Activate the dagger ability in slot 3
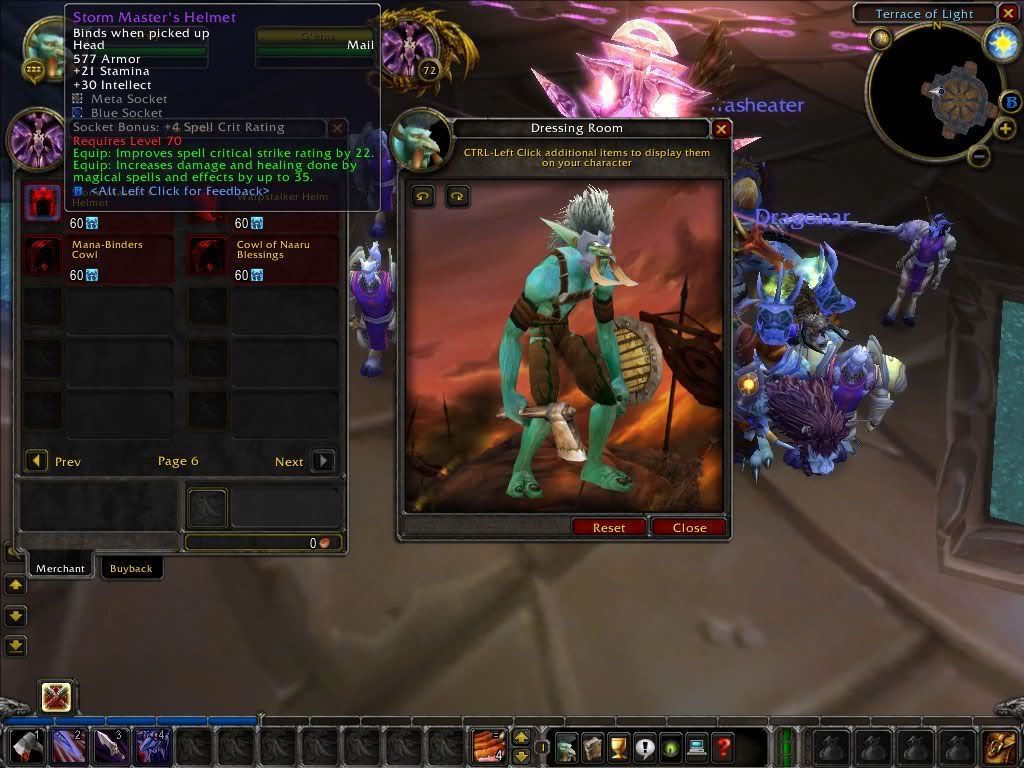Viewport: 1024px width, 768px height. (x=108, y=747)
